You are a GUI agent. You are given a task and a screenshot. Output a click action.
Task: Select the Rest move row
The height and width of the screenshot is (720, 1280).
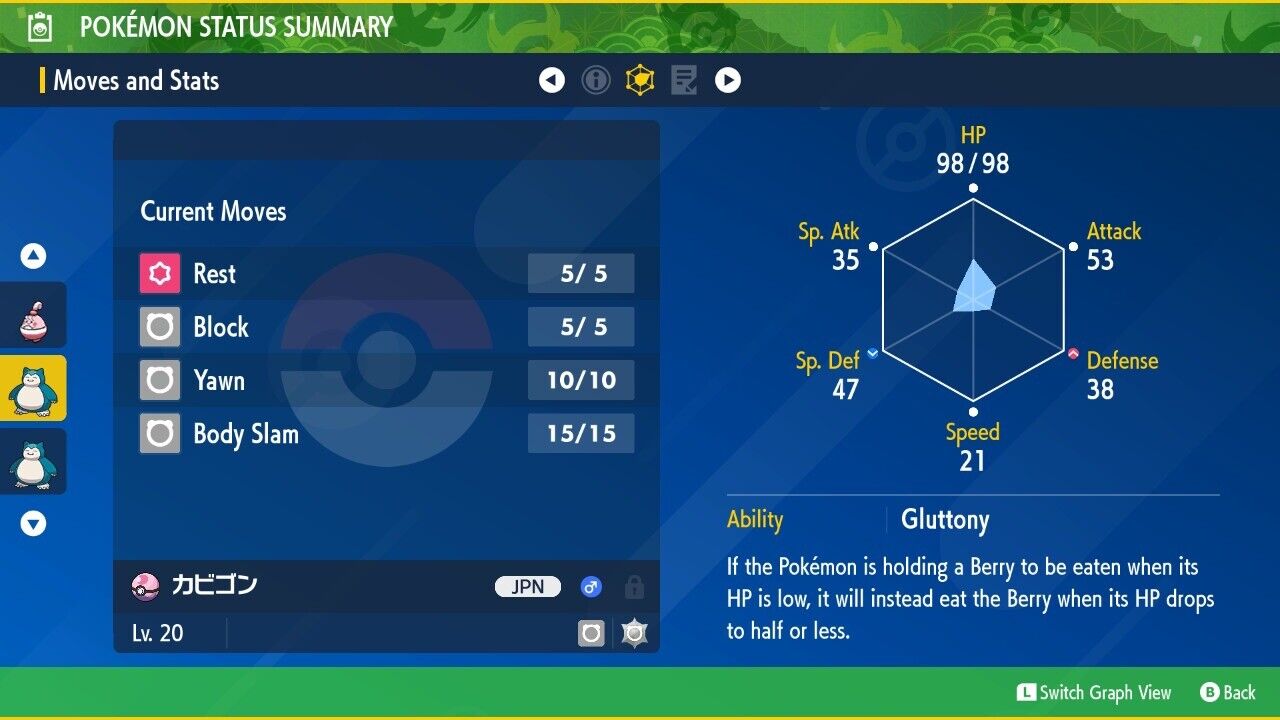click(x=386, y=273)
